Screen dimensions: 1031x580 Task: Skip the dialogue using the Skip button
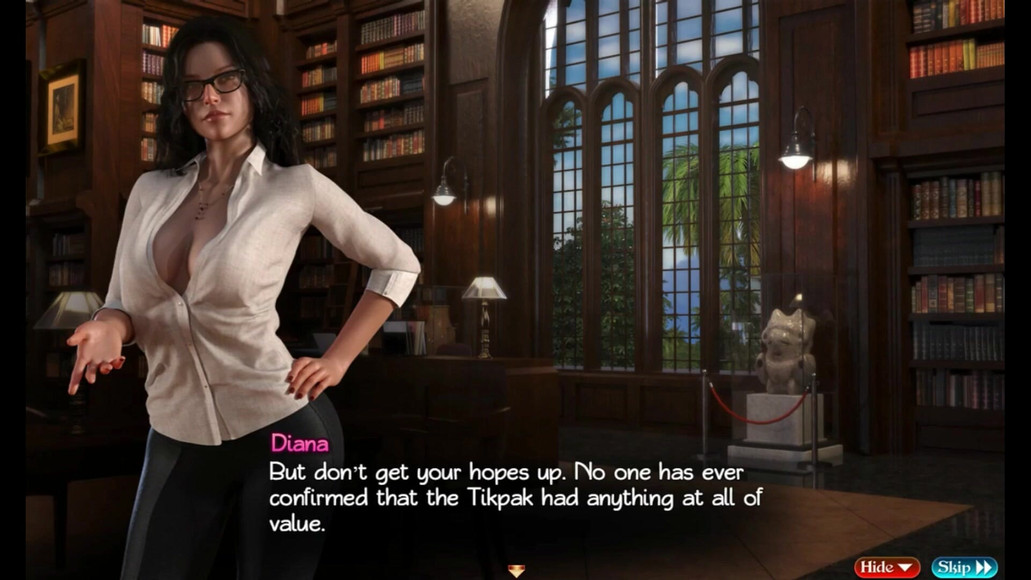tap(964, 567)
